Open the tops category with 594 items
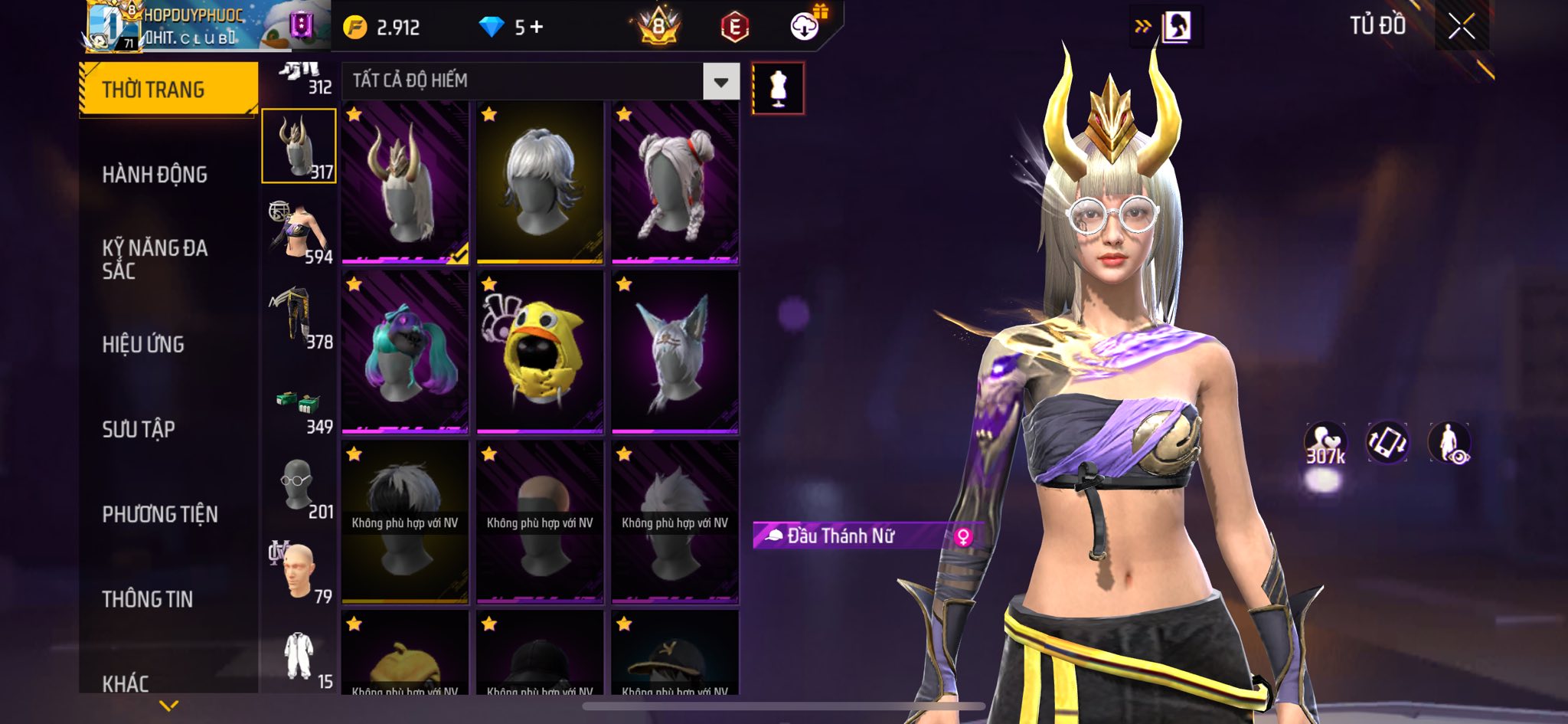 [299, 231]
